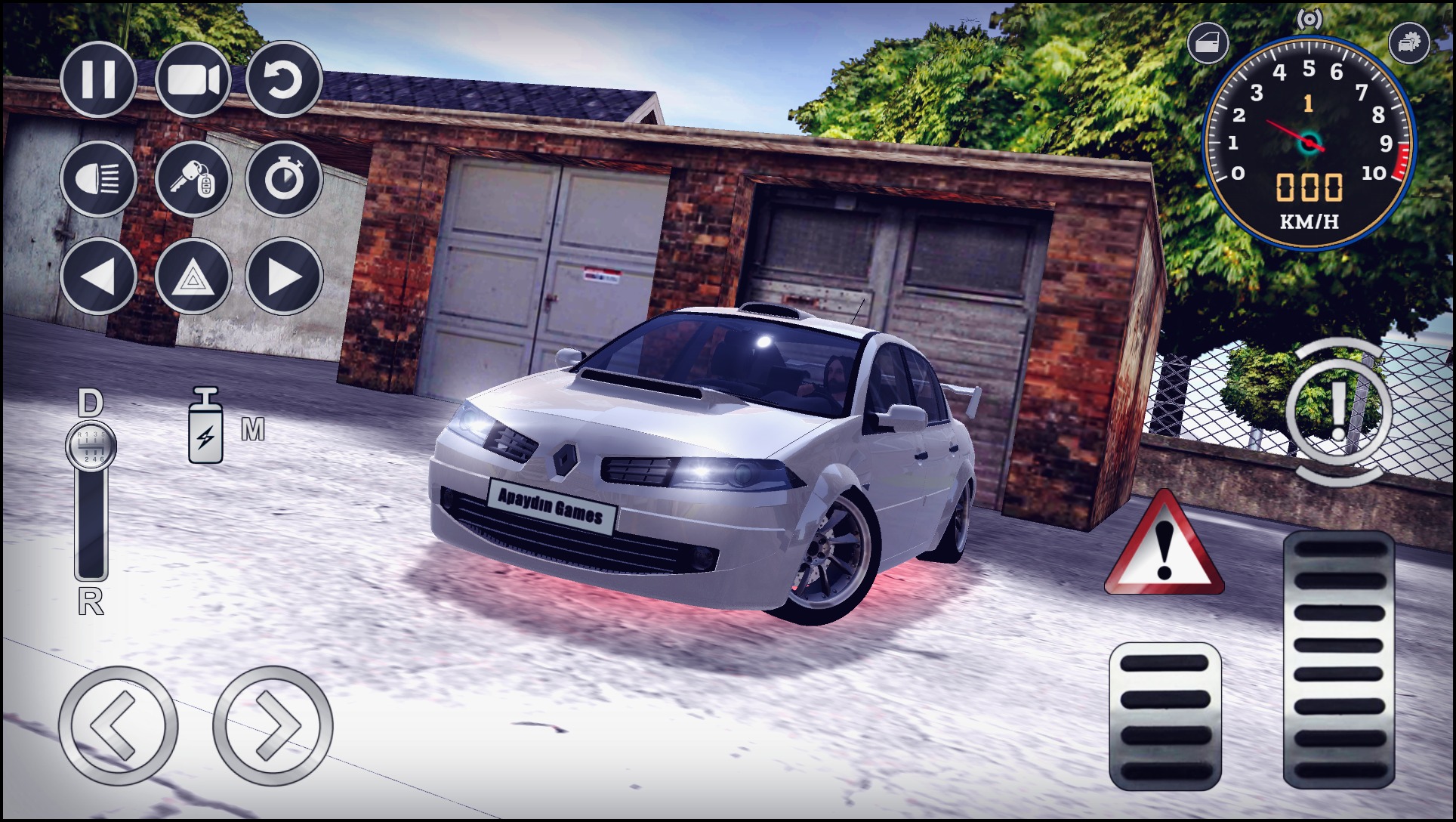Viewport: 1456px width, 822px height.
Task: Select Drive with the D label
Action: click(91, 403)
